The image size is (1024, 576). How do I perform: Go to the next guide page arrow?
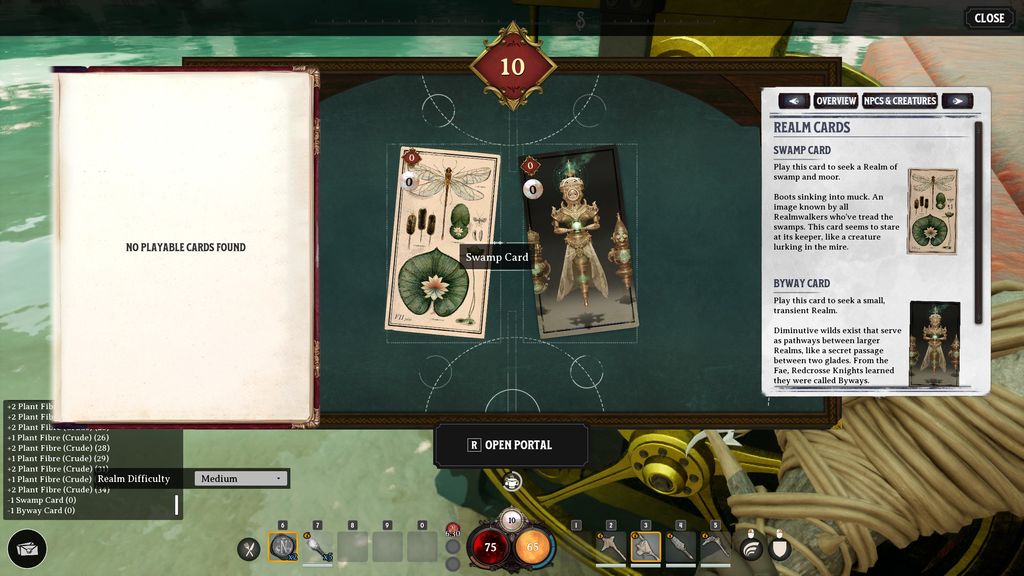(x=956, y=101)
